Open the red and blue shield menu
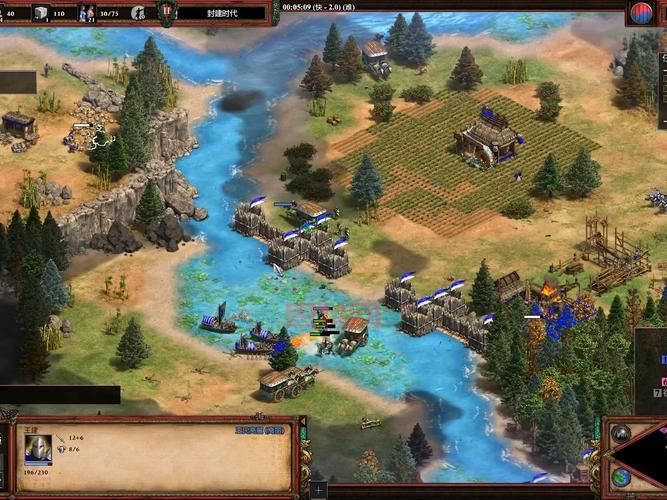The width and height of the screenshot is (667, 500). tap(642, 13)
